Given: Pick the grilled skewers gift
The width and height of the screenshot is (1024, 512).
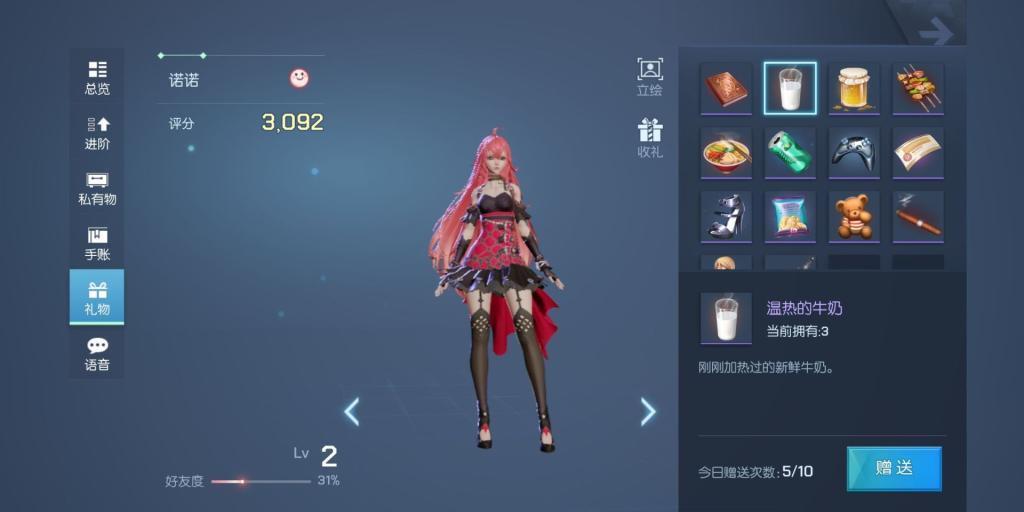Looking at the screenshot, I should 918,89.
